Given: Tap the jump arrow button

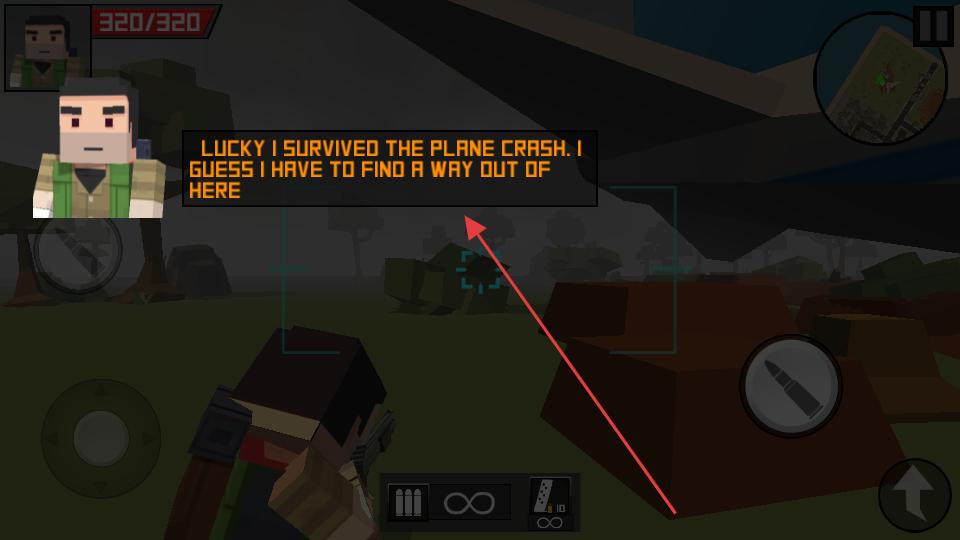Looking at the screenshot, I should [914, 494].
